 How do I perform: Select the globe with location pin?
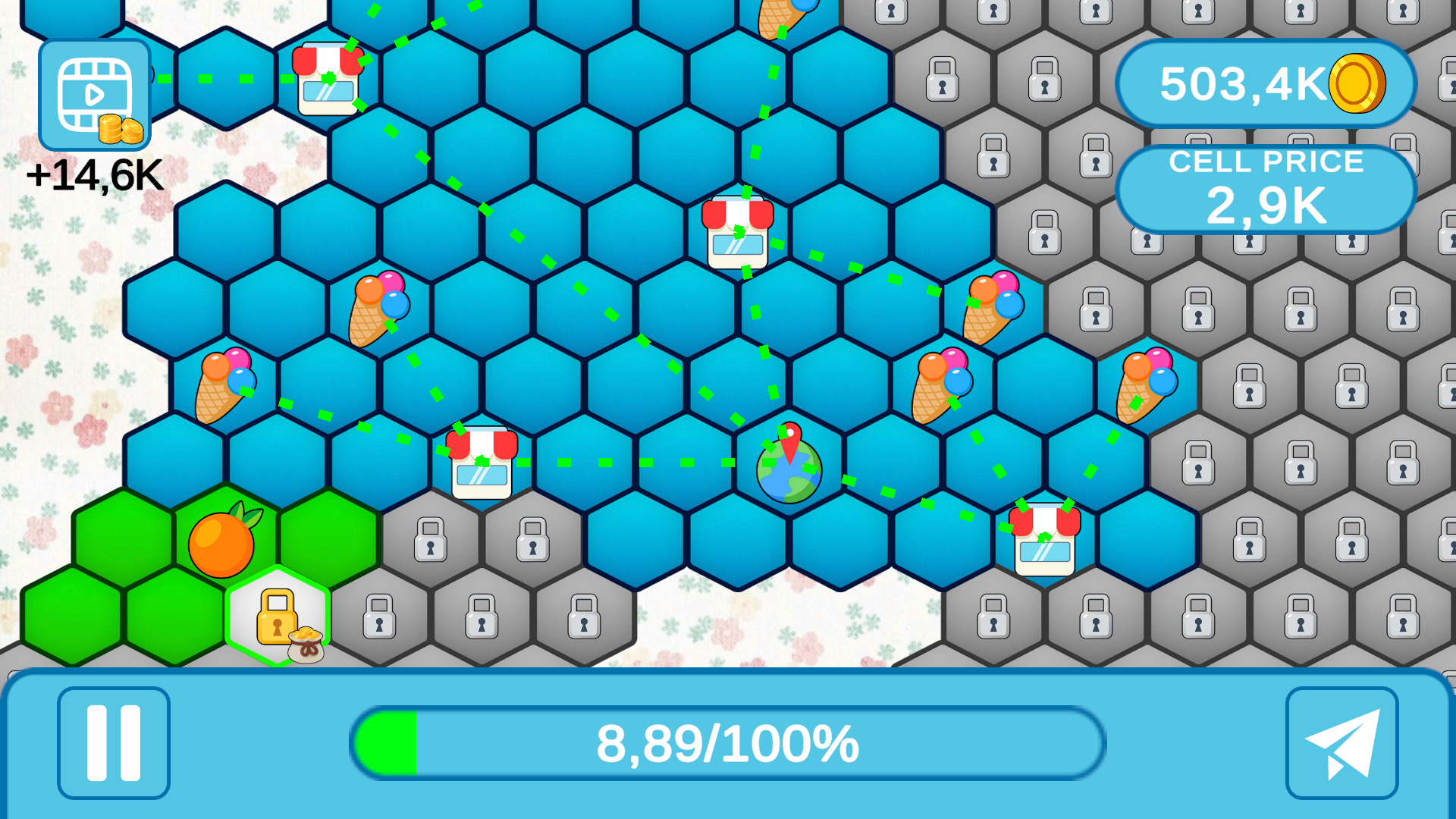(x=789, y=470)
